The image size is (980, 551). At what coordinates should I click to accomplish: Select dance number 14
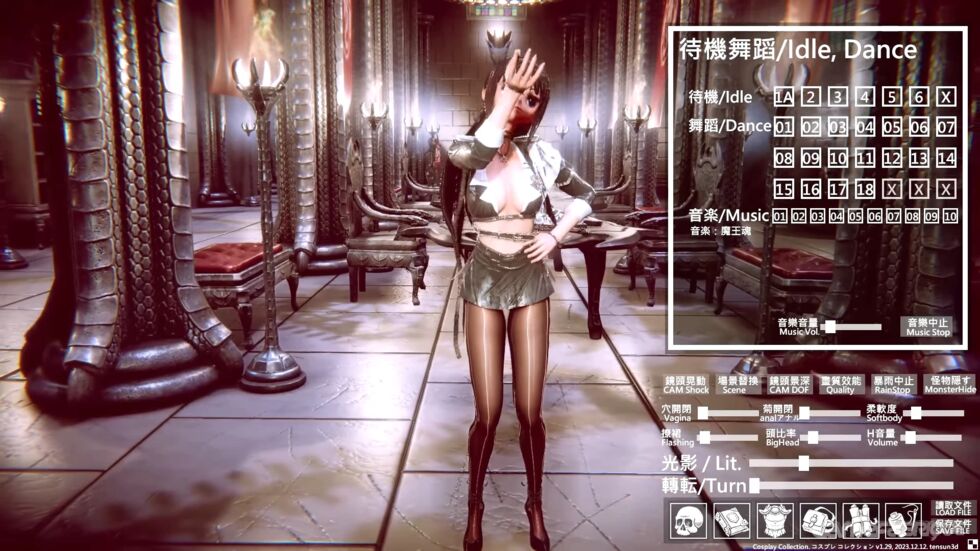coord(946,158)
